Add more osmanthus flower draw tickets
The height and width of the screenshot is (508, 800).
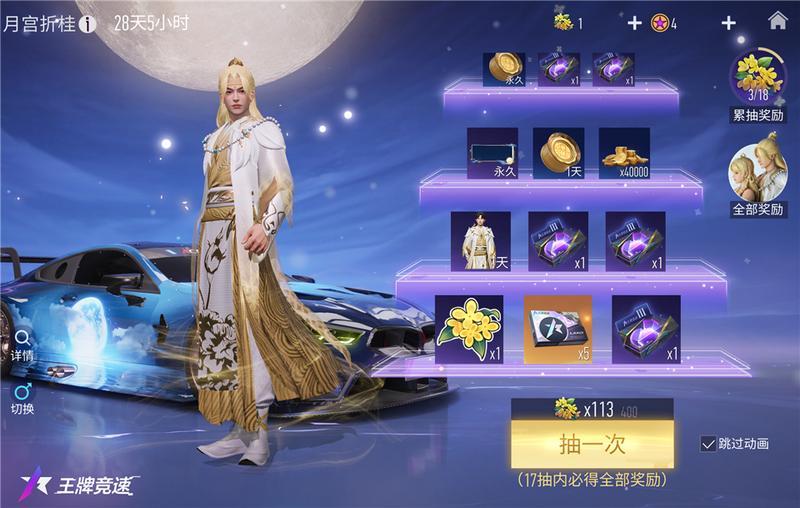point(634,23)
